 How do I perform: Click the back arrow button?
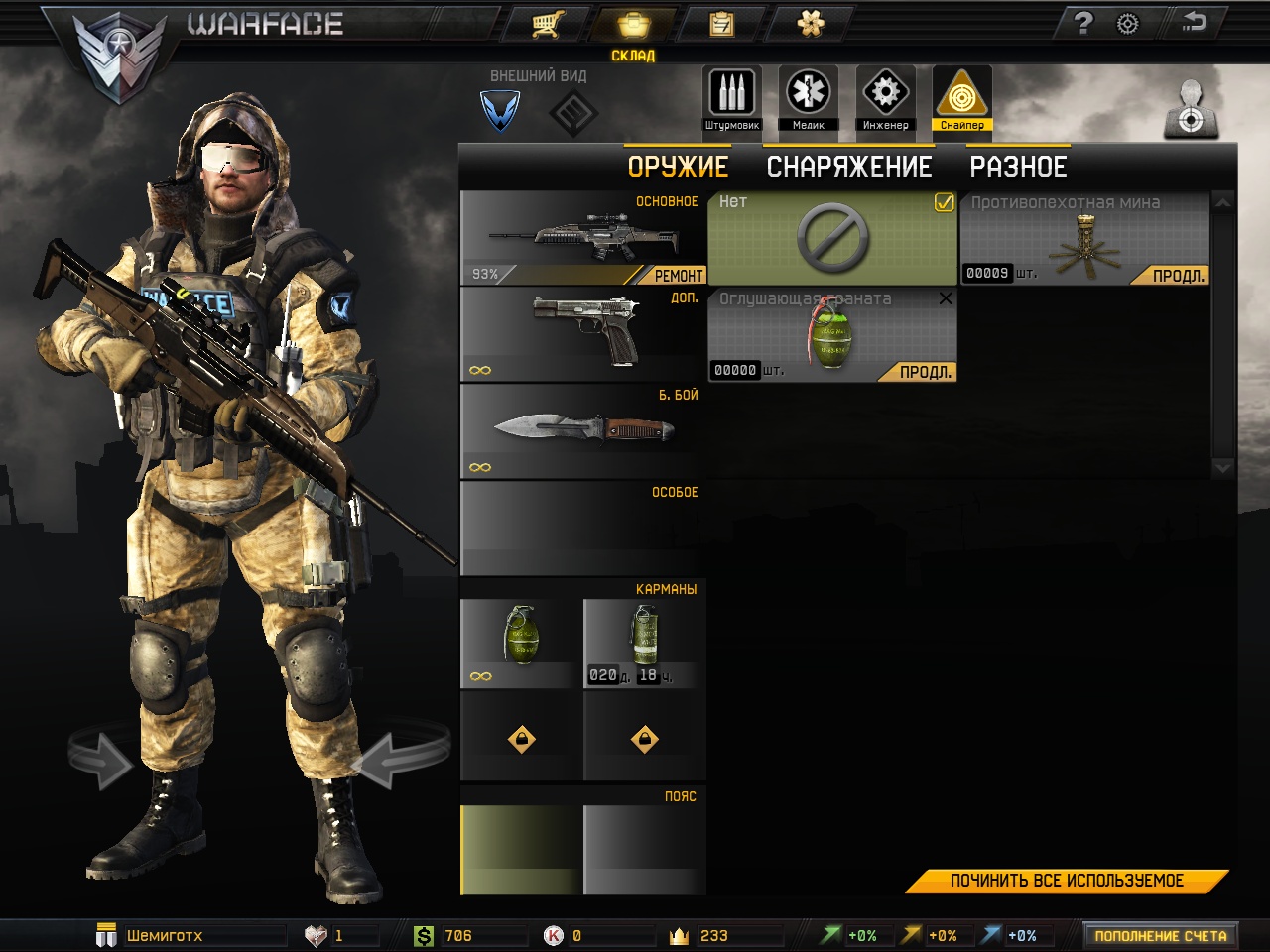pyautogui.click(x=1194, y=23)
